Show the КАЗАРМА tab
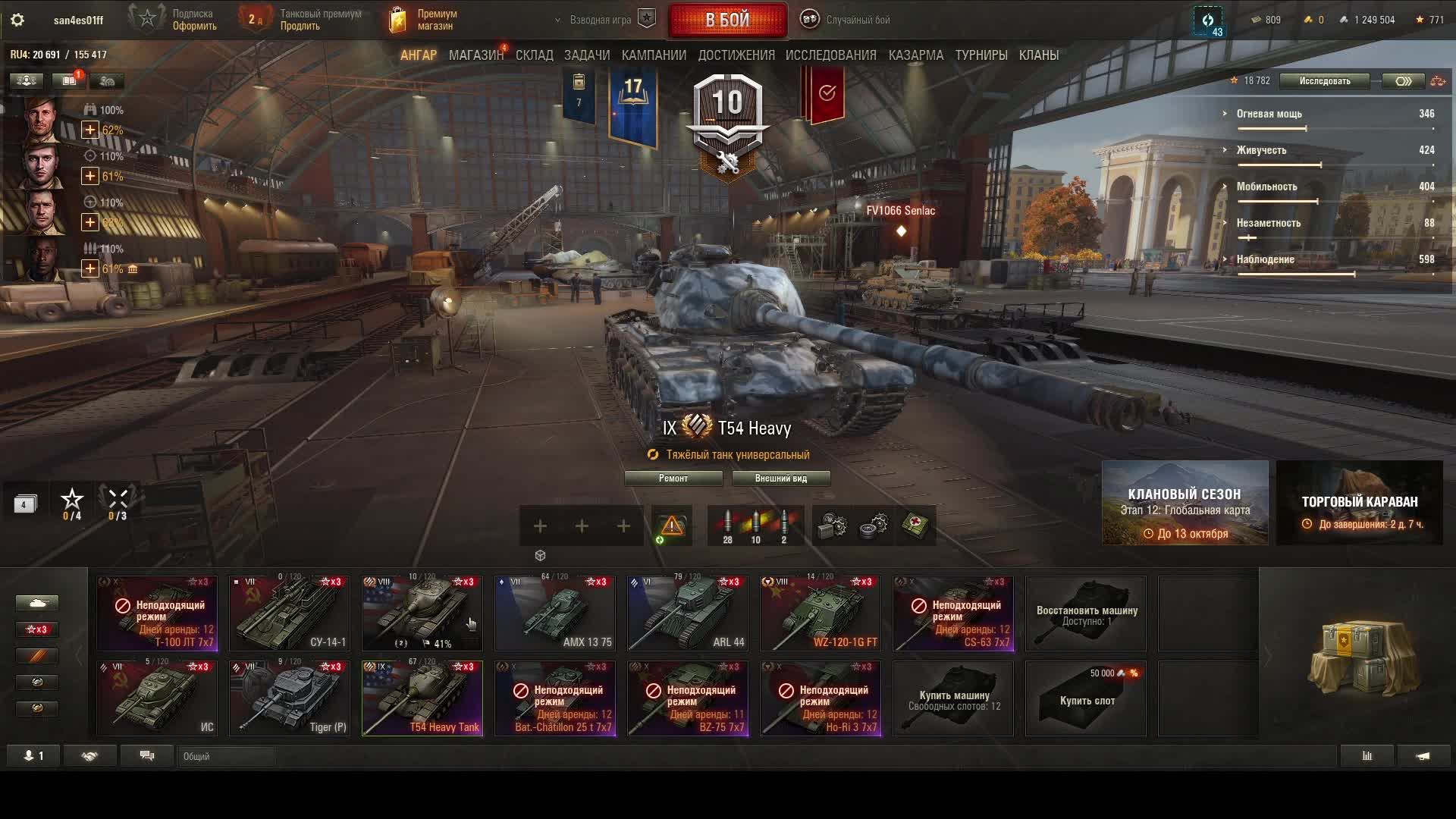The width and height of the screenshot is (1456, 819). click(915, 55)
